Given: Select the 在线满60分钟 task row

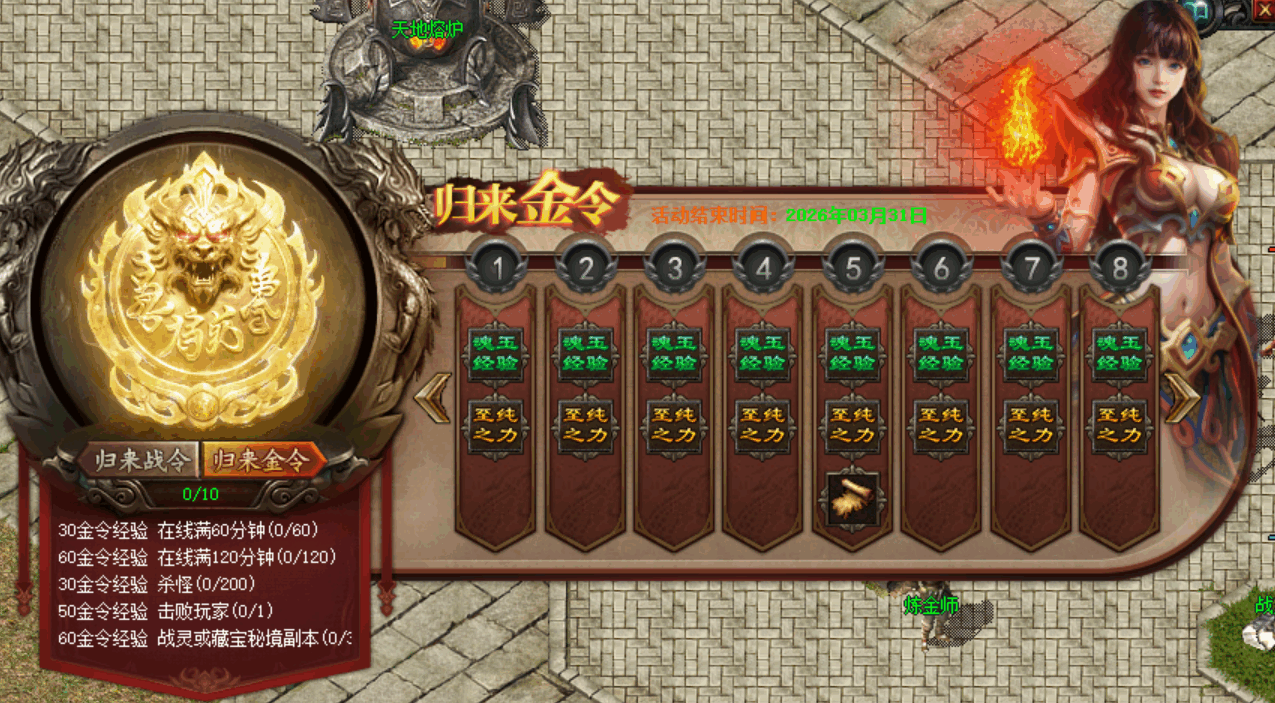Looking at the screenshot, I should pyautogui.click(x=188, y=530).
